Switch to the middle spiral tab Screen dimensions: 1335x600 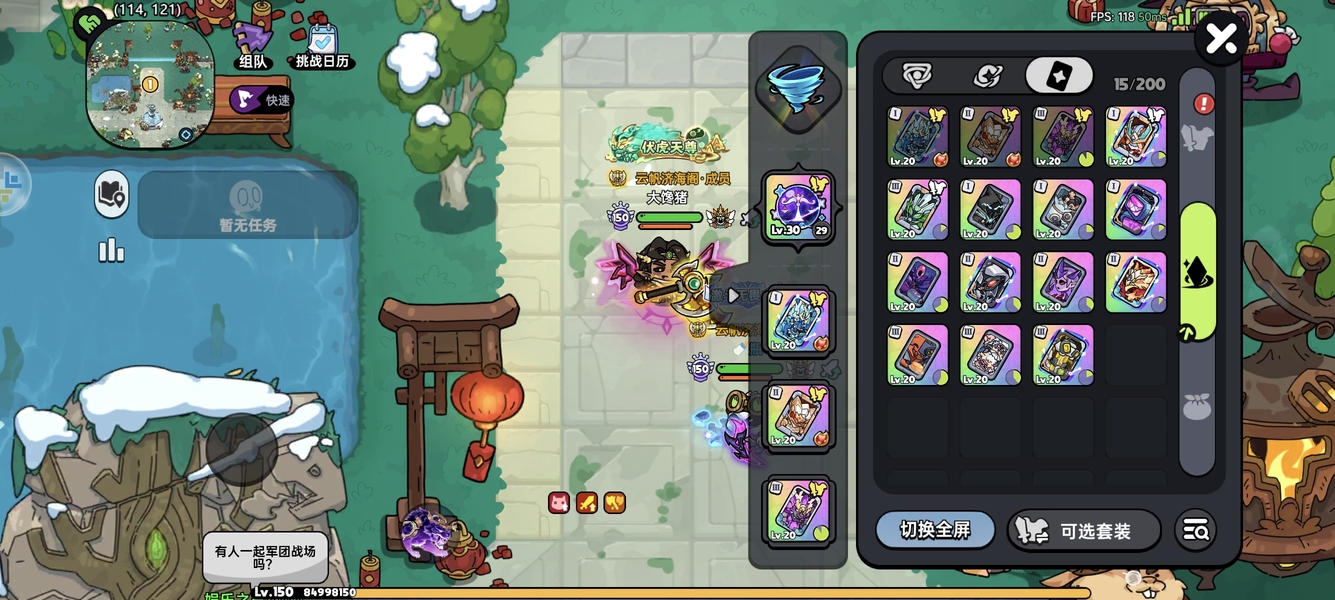988,76
